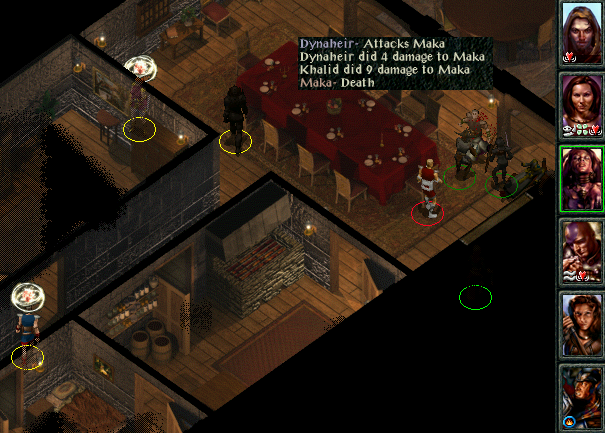Select the brown-haired character in armor portrait
This screenshot has height=433, width=605.
coord(581,322)
